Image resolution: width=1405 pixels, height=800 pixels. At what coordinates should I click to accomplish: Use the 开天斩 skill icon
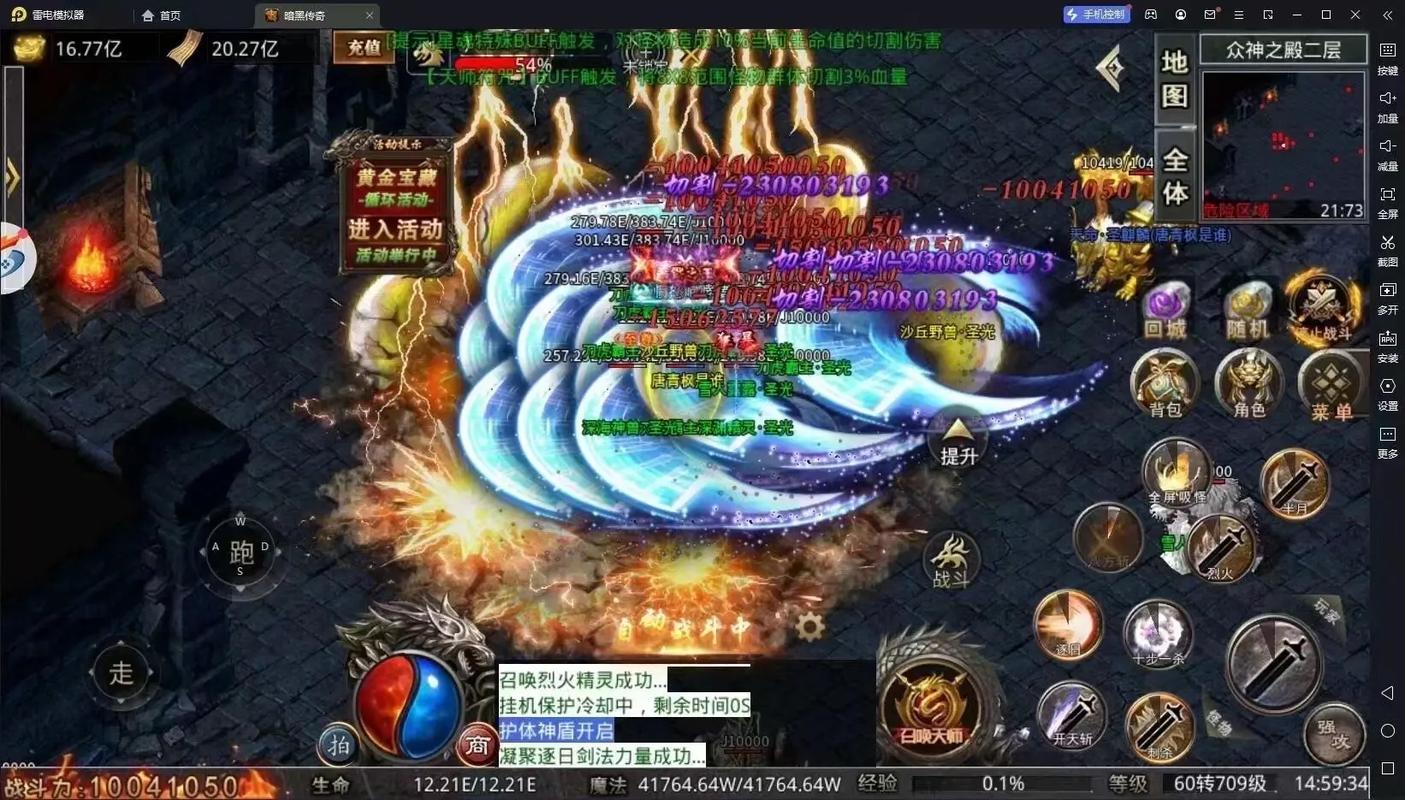click(x=1073, y=715)
